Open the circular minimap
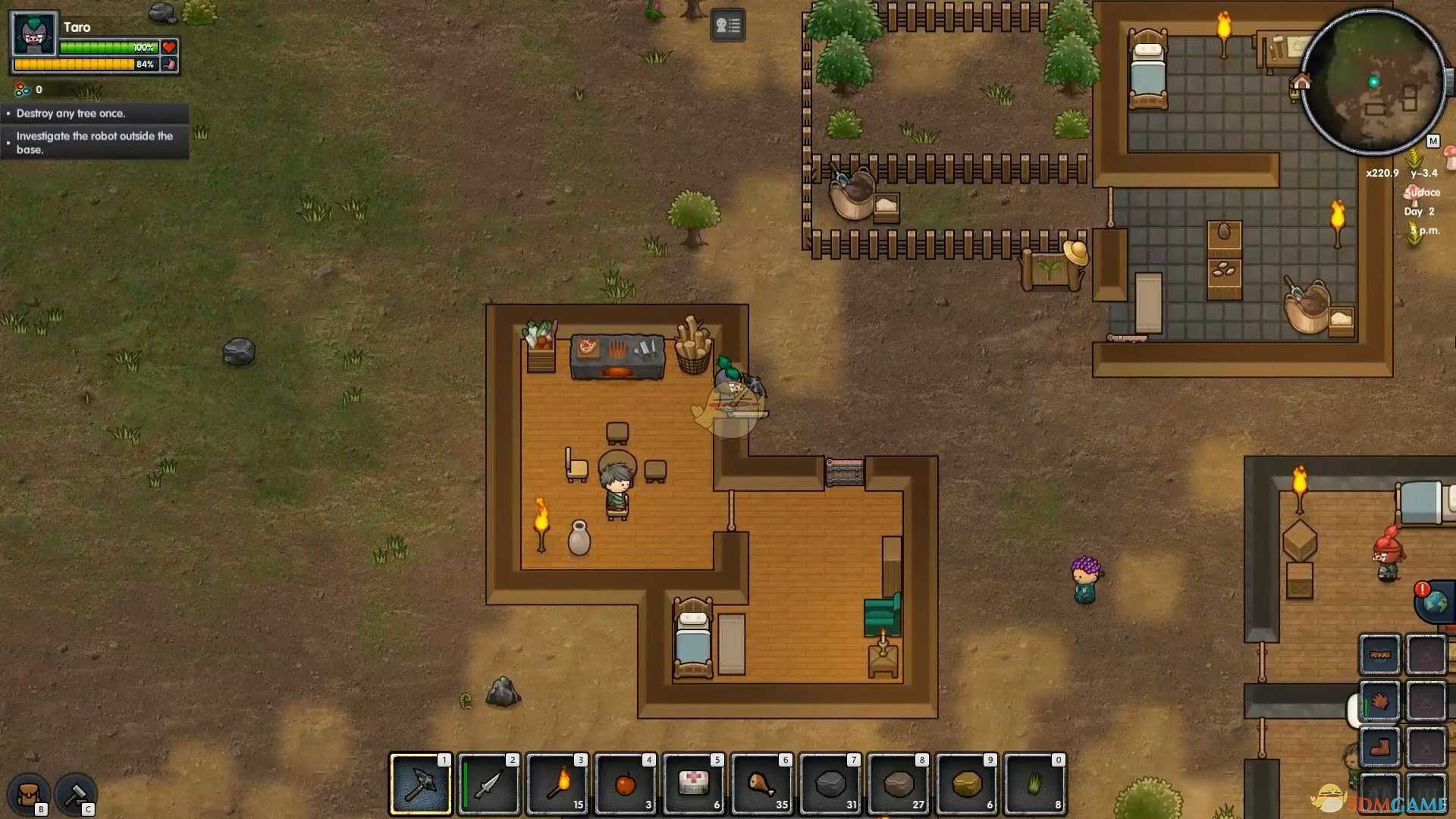The width and height of the screenshot is (1456, 819). tap(1373, 82)
